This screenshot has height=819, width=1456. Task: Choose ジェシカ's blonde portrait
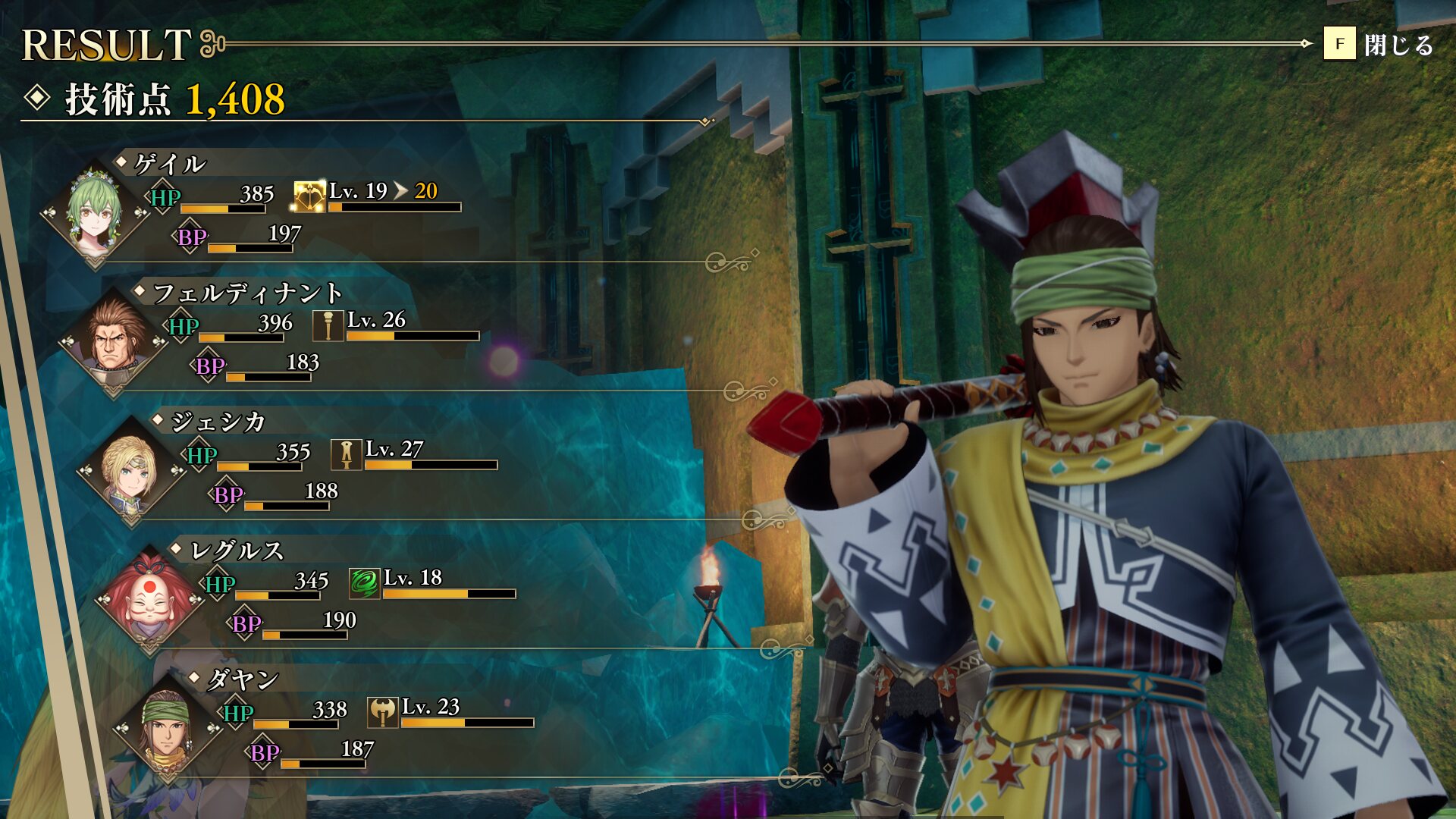tap(131, 468)
